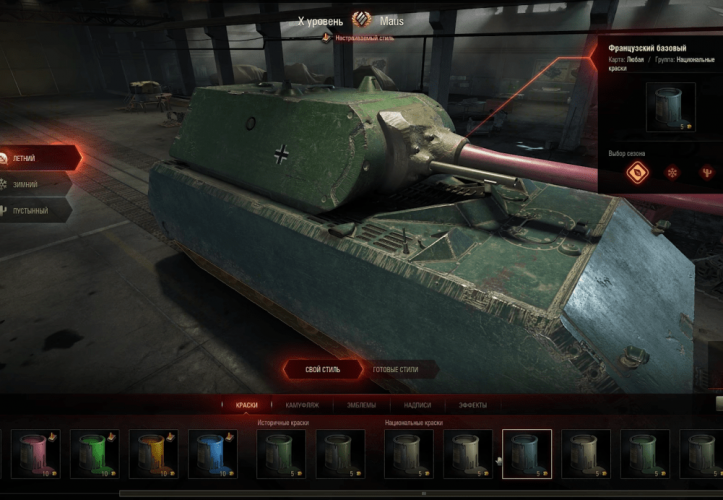Pick the pink paint can
Screen dimensions: 723x500
[x=36, y=453]
